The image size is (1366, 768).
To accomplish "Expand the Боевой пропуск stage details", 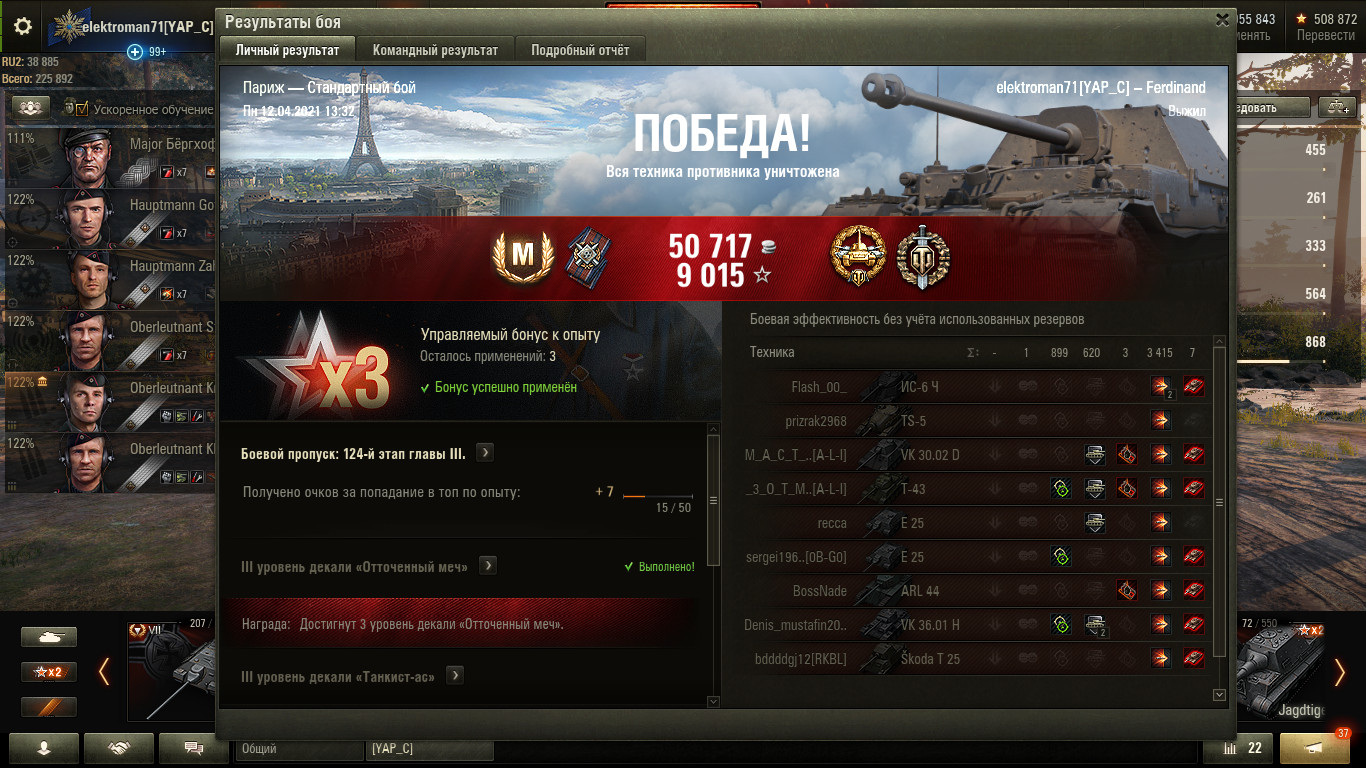I will (484, 453).
